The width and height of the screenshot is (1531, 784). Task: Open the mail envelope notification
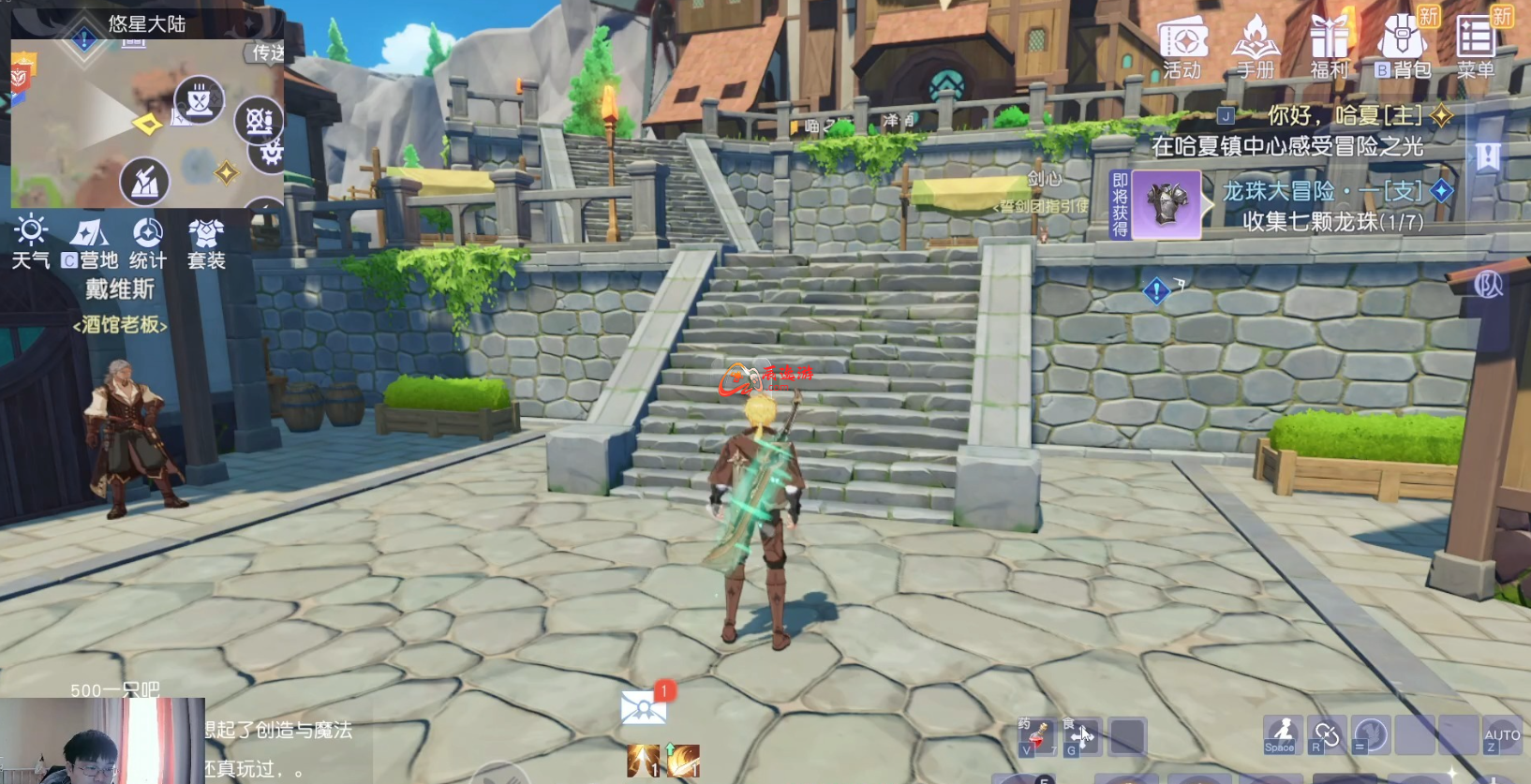[644, 708]
